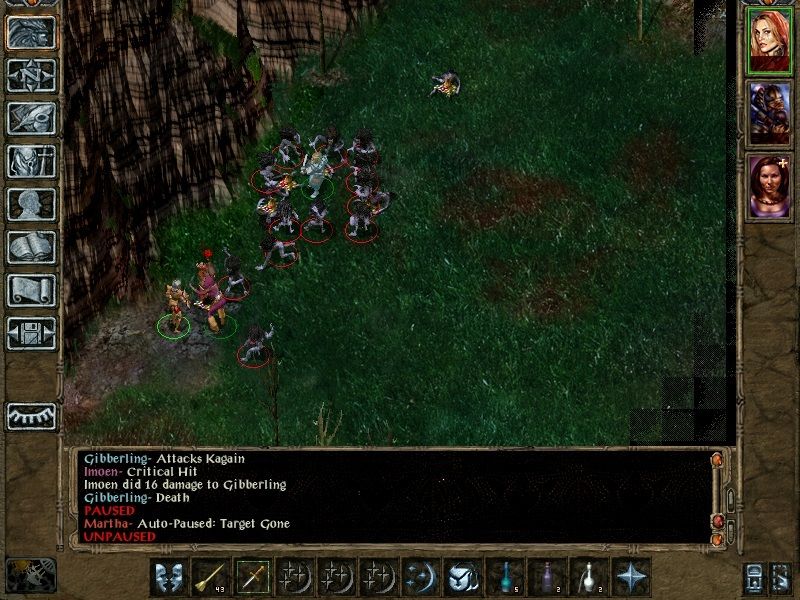Select the armored dwarf's portrait
Image resolution: width=800 pixels, height=600 pixels.
click(x=770, y=111)
